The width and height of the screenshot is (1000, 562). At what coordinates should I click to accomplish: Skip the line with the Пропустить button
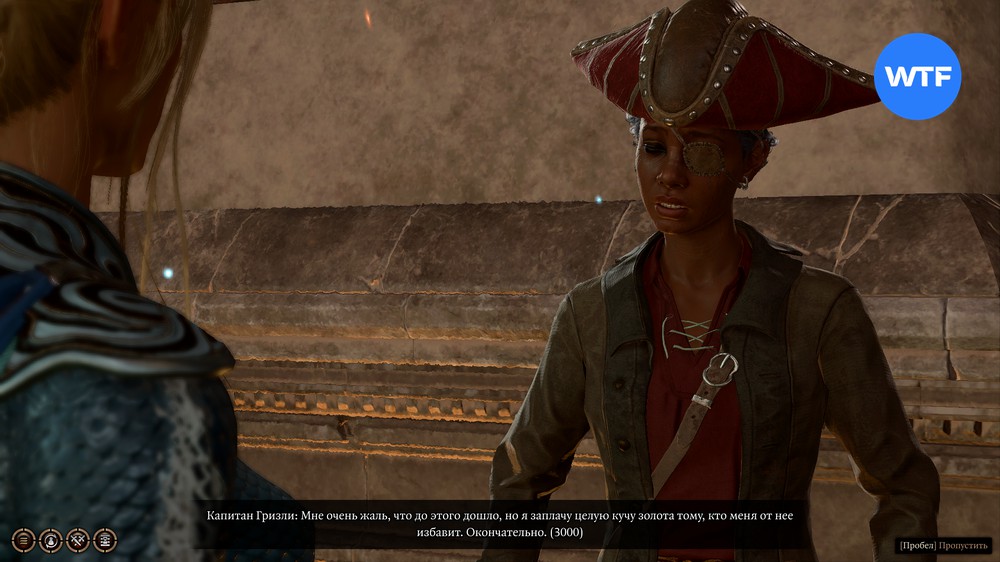[x=964, y=545]
